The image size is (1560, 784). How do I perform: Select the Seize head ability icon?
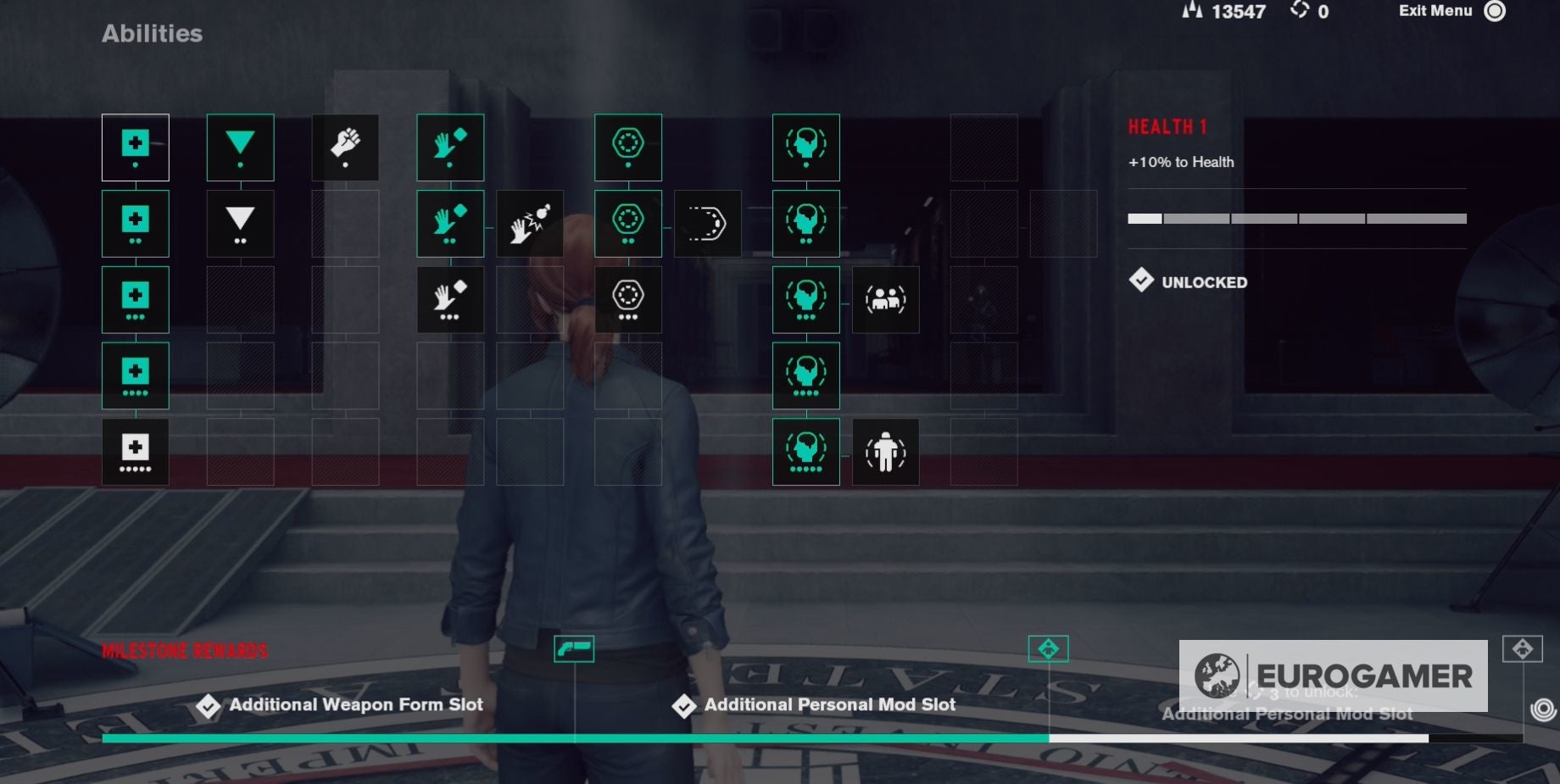coord(805,147)
